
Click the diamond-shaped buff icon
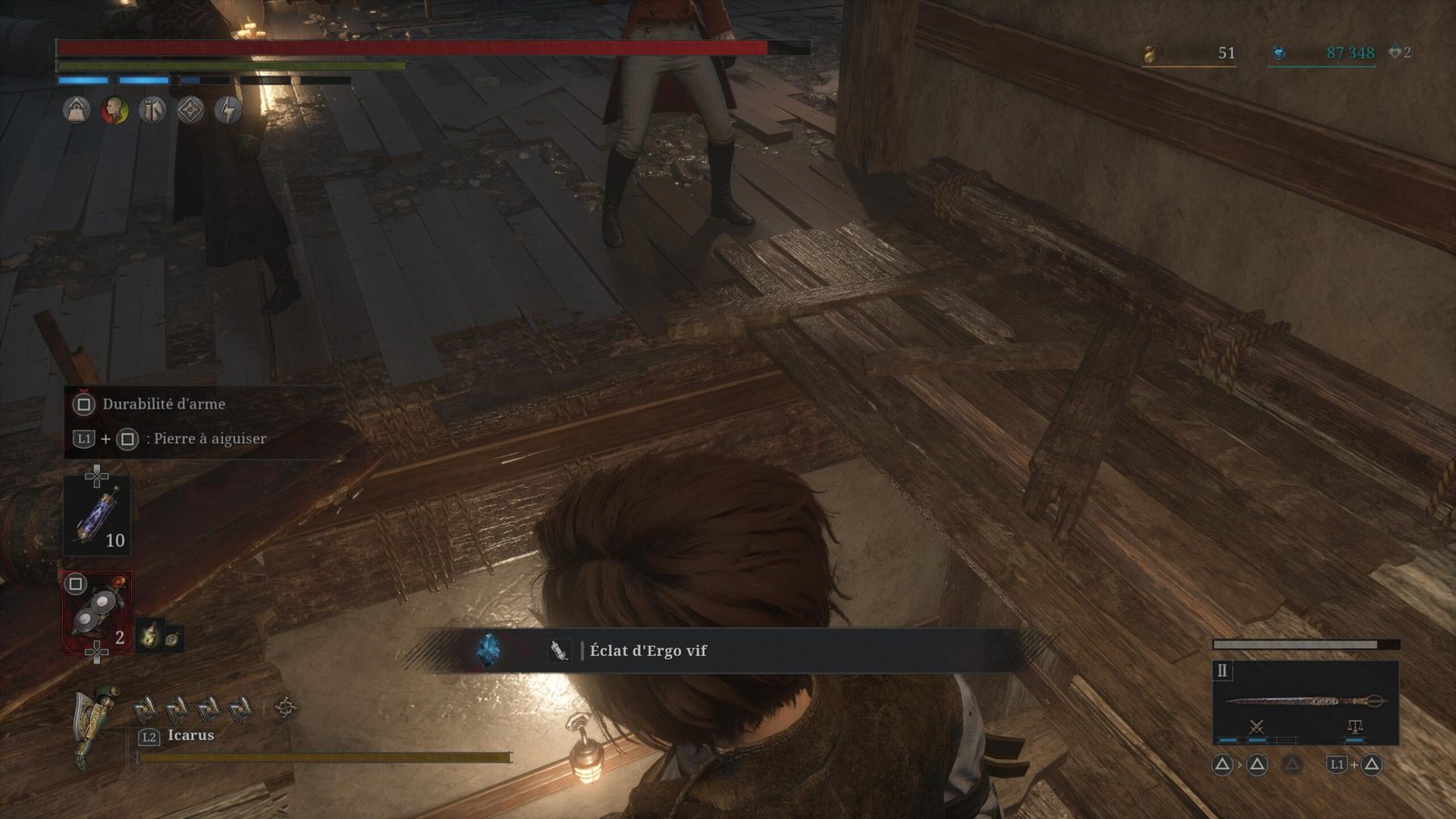(x=190, y=111)
